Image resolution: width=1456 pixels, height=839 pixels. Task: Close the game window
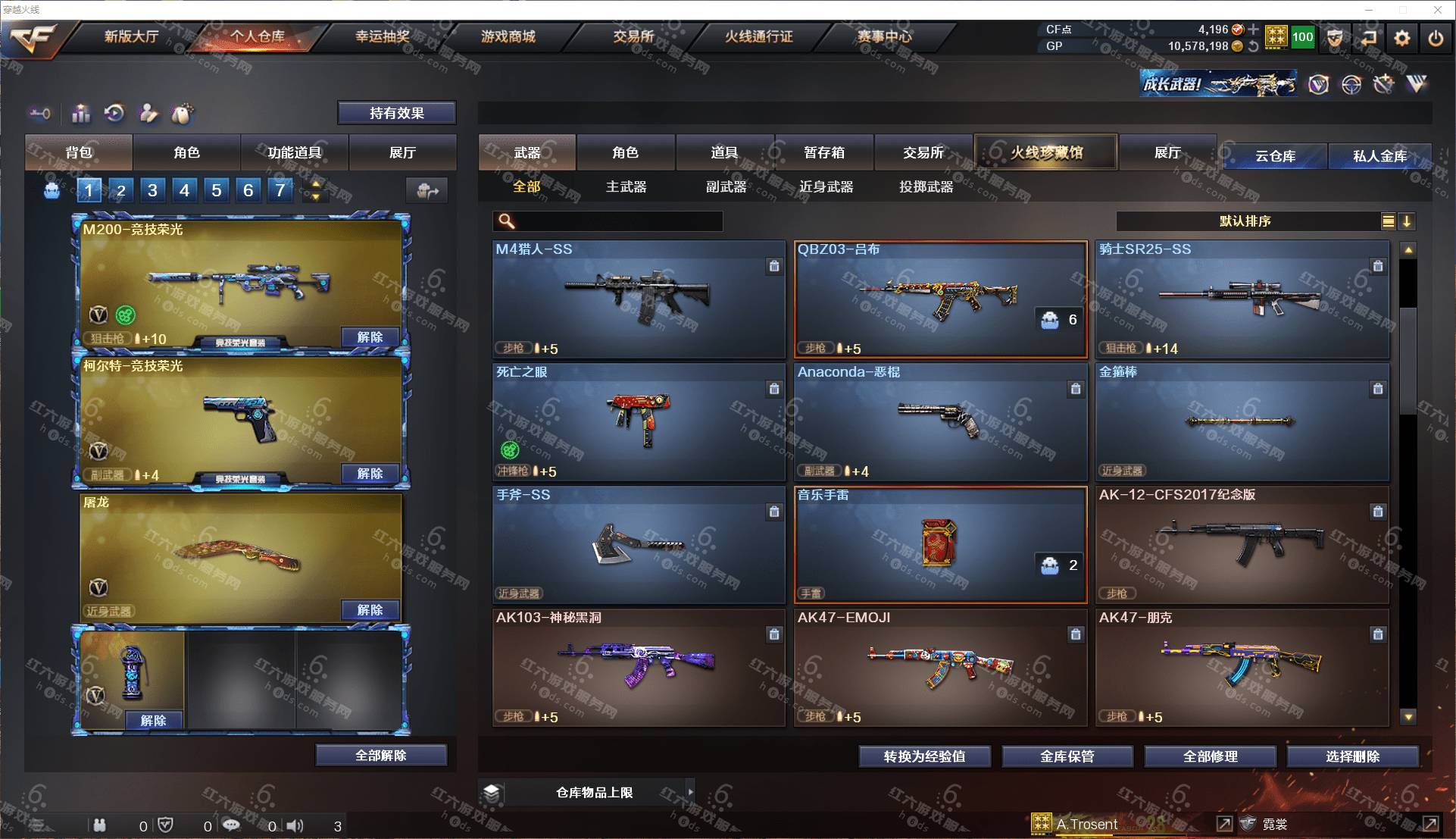[1437, 10]
